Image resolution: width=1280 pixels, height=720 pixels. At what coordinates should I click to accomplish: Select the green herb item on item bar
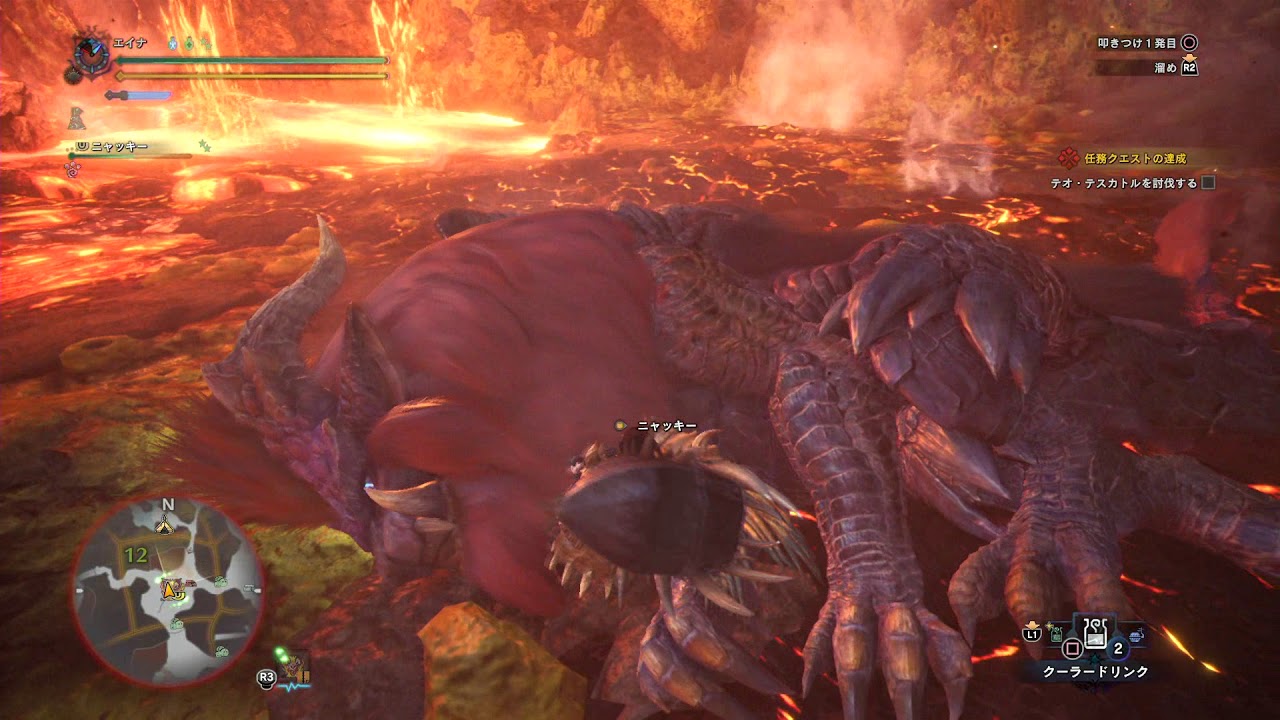1056,634
